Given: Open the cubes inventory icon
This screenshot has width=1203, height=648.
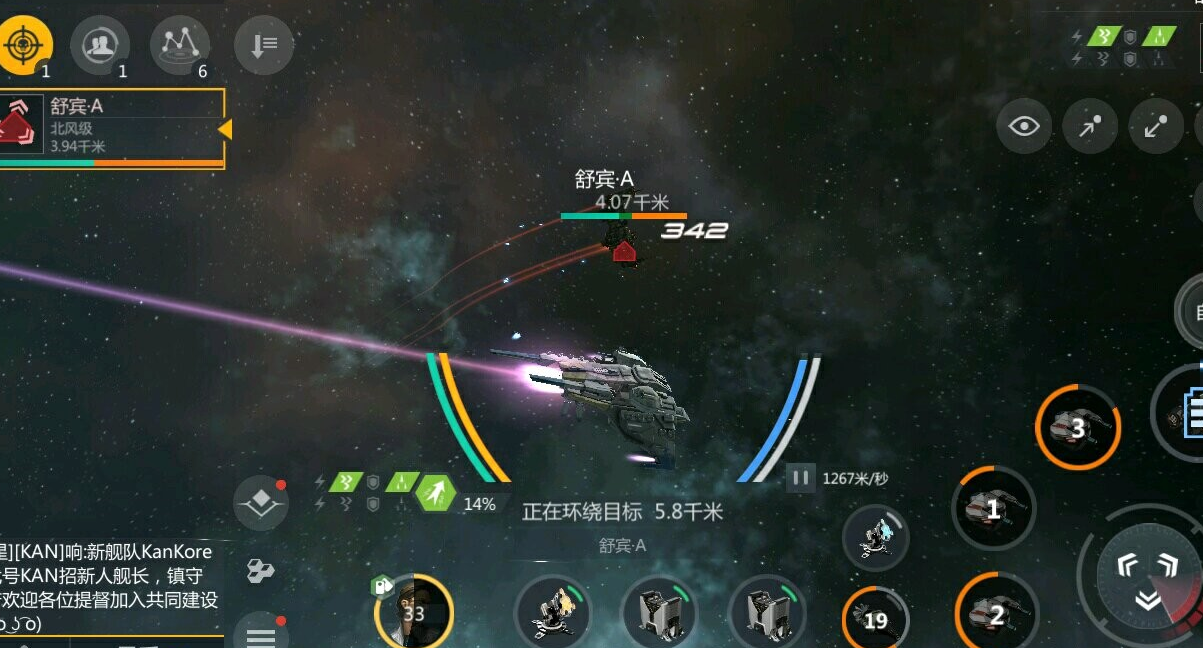Looking at the screenshot, I should click(x=260, y=571).
